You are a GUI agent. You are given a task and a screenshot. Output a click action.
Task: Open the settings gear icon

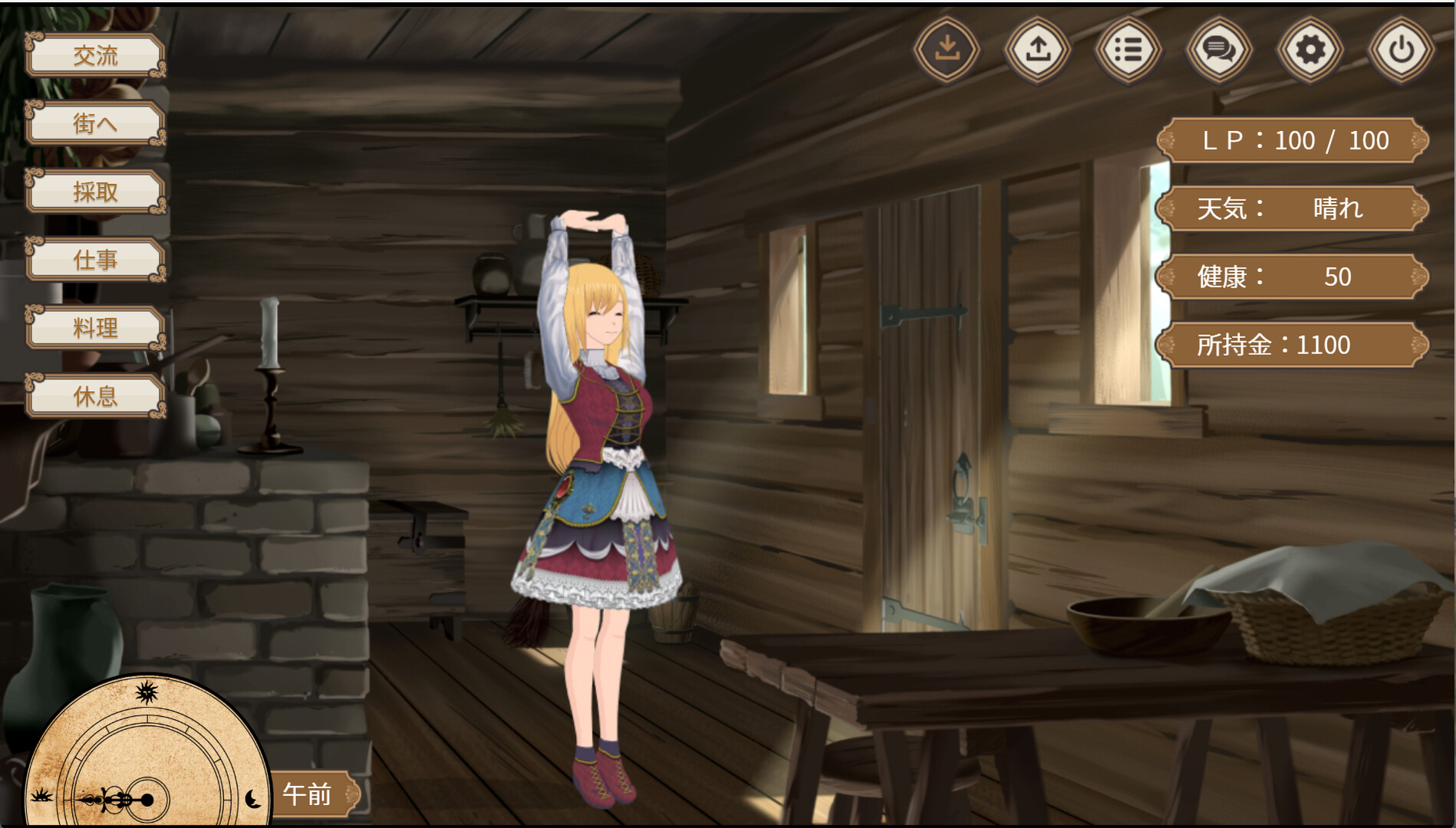[1309, 49]
